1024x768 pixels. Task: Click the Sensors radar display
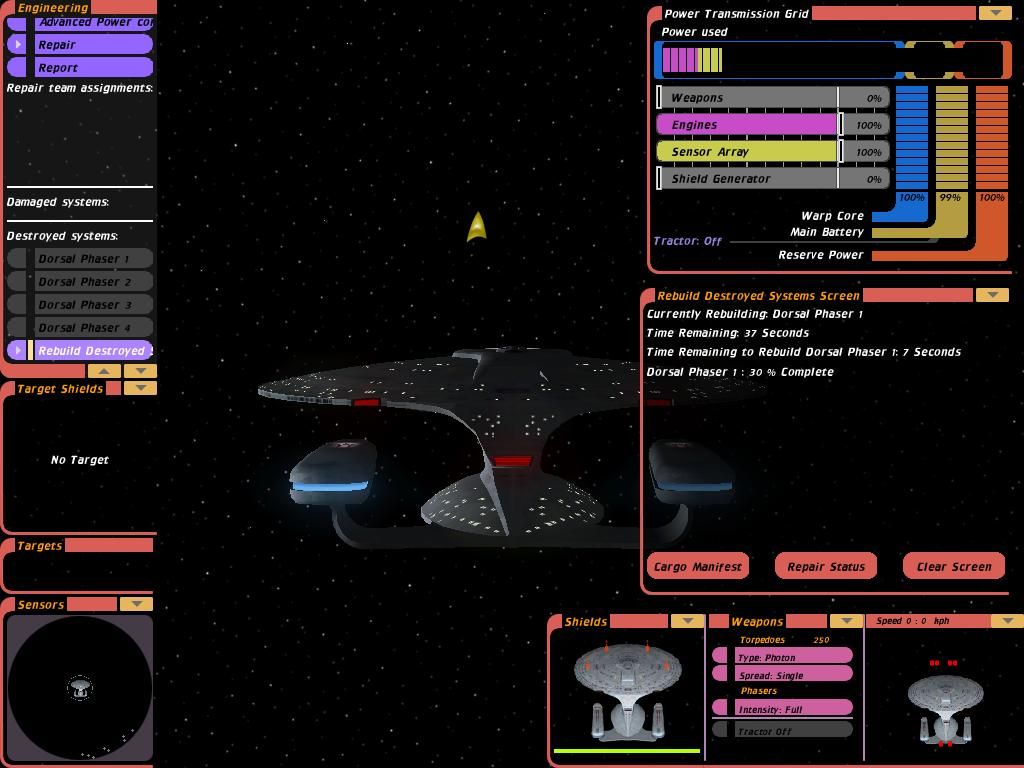[x=80, y=688]
